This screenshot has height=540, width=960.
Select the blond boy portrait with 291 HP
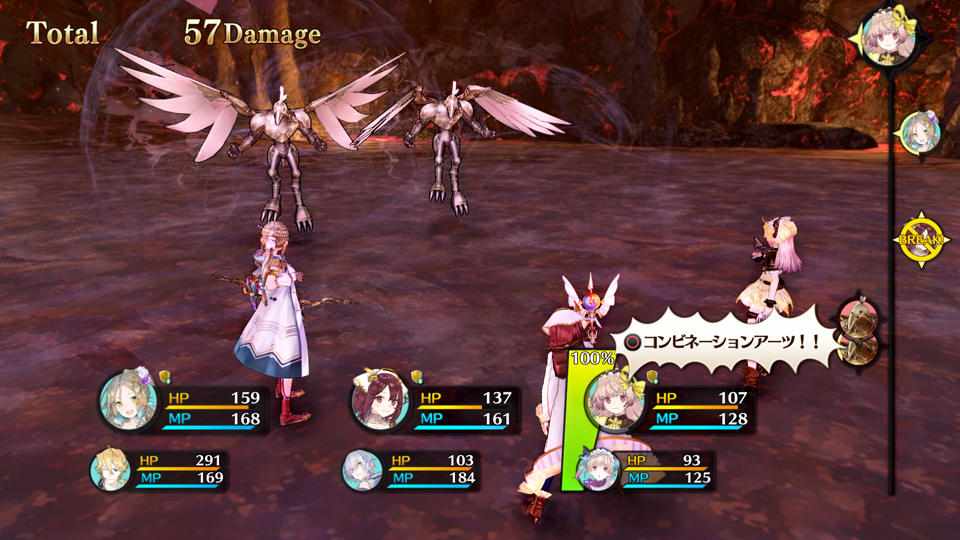point(109,470)
